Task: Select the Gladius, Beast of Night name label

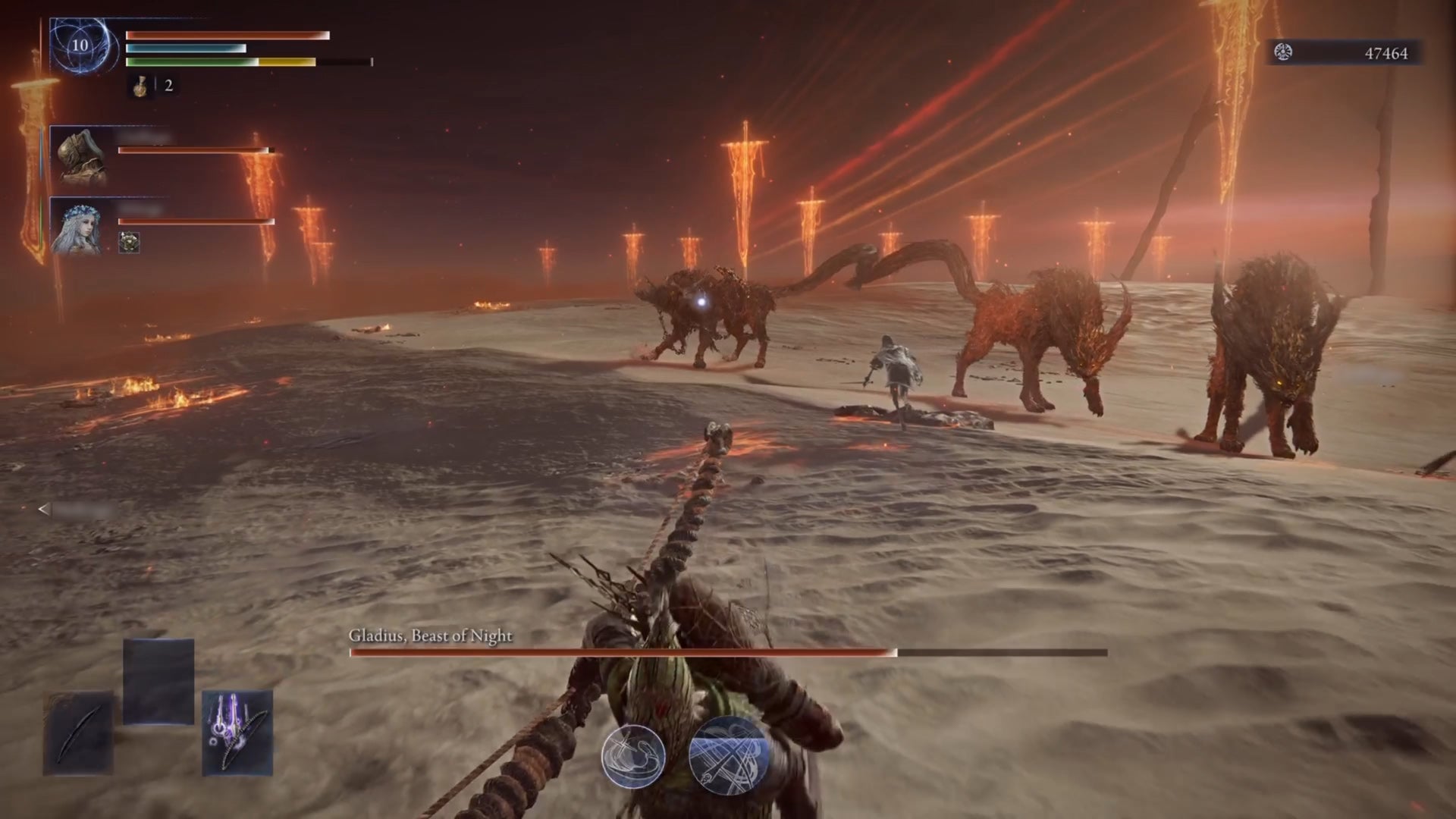Action: point(431,637)
